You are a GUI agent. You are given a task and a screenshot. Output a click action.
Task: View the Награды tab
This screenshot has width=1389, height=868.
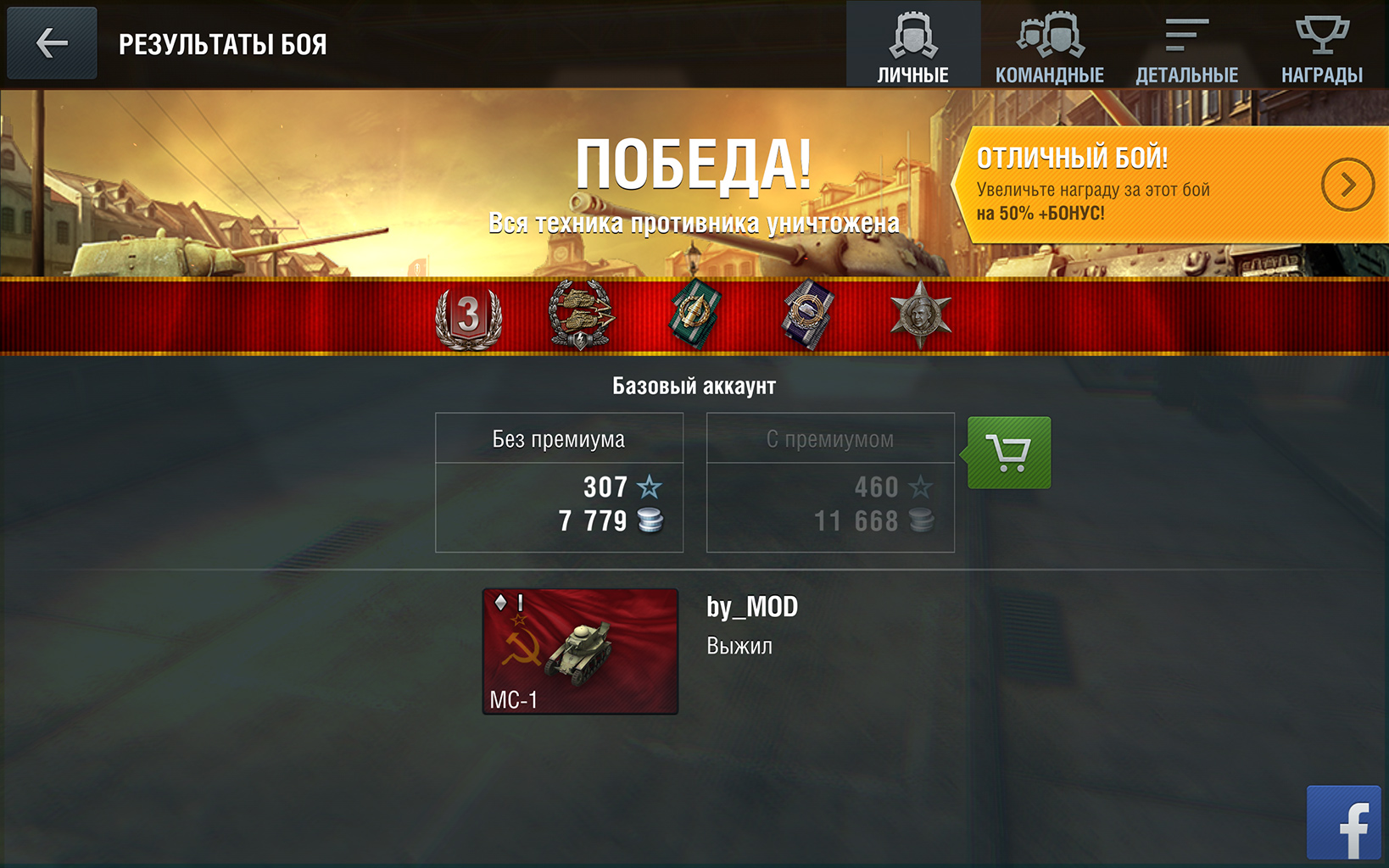point(1321,45)
